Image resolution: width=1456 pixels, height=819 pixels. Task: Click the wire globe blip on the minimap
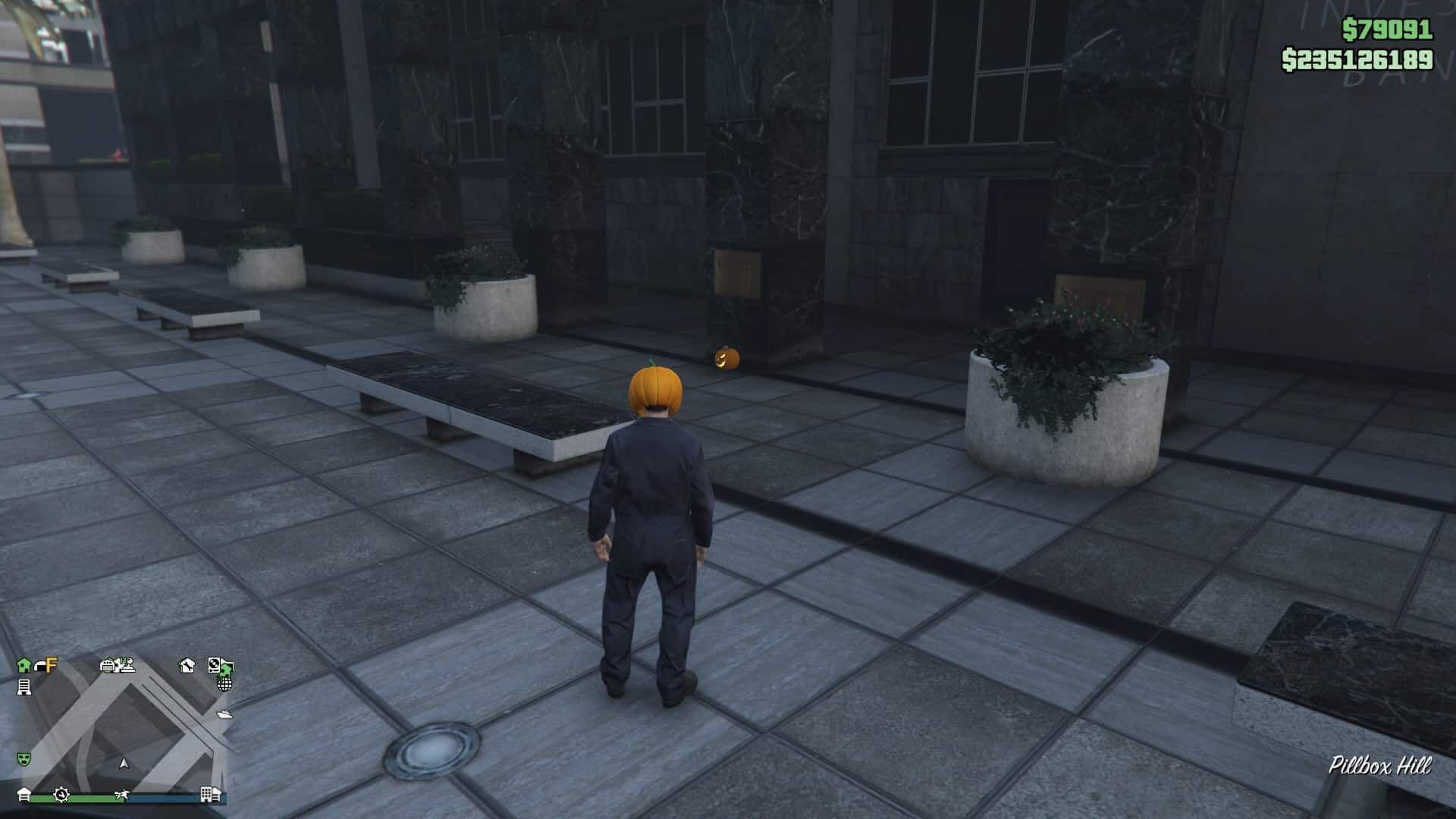224,684
